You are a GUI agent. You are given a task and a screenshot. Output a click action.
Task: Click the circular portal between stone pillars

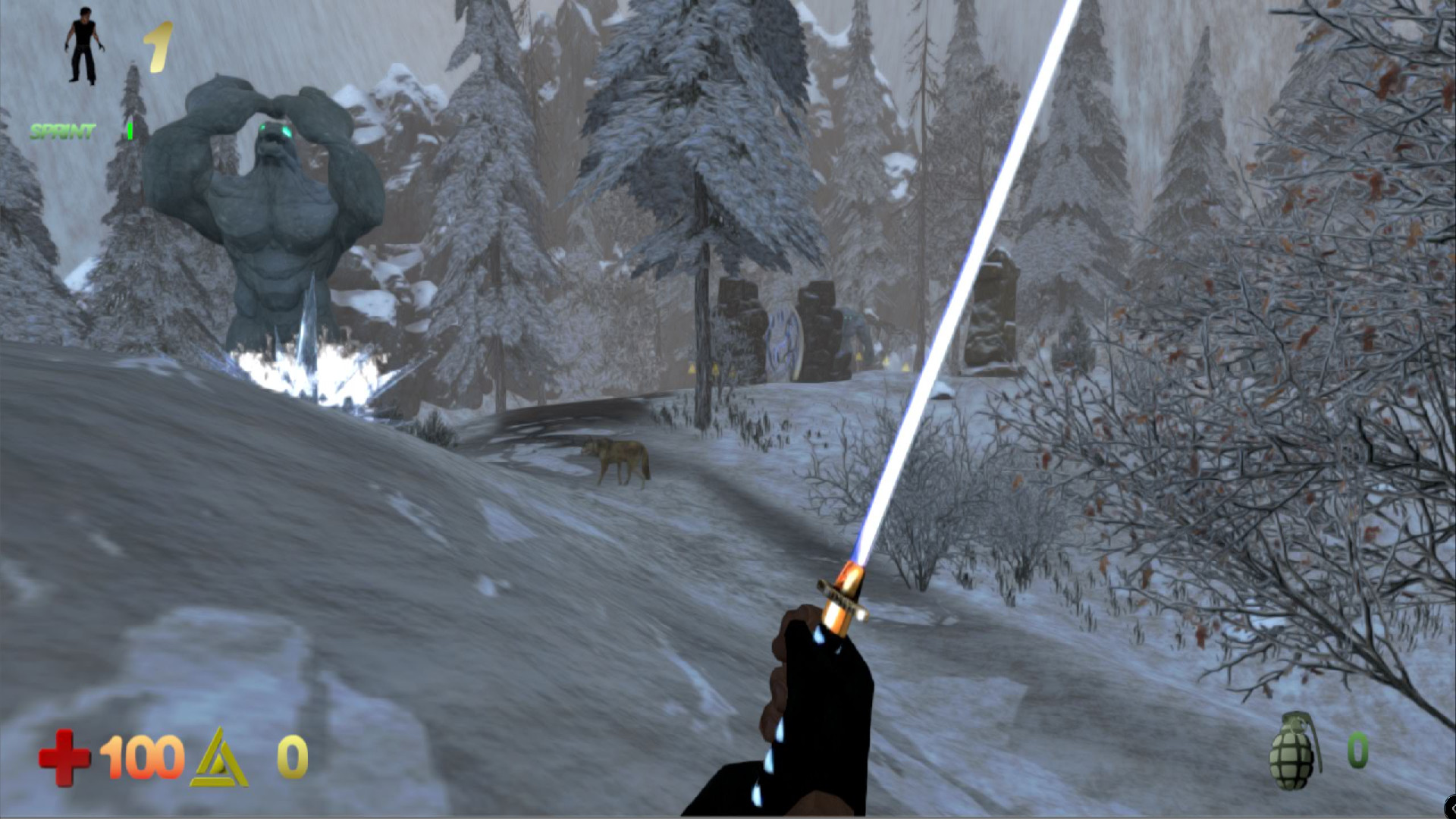pos(783,335)
